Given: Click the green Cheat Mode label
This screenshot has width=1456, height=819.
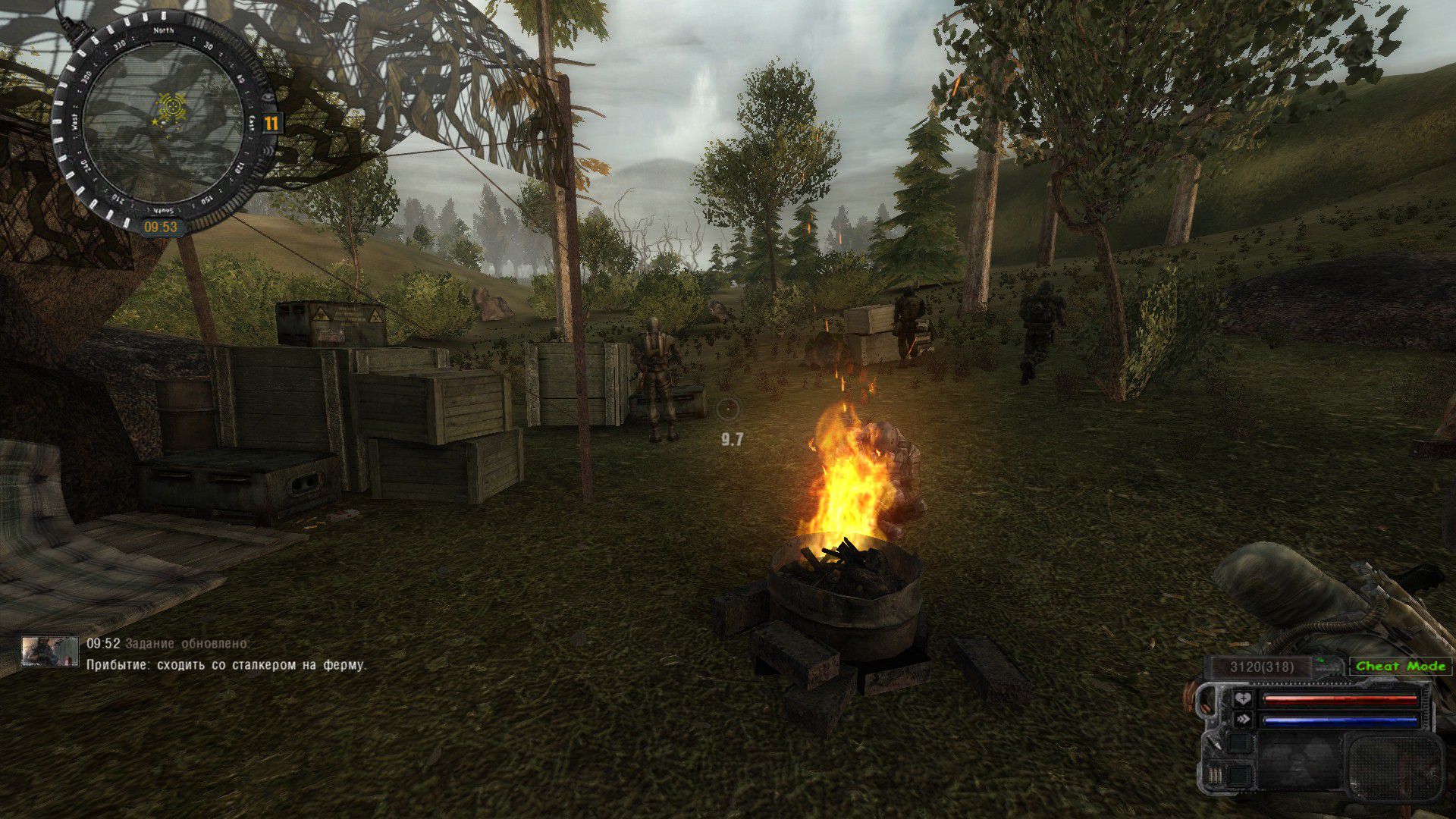Looking at the screenshot, I should point(1400,666).
